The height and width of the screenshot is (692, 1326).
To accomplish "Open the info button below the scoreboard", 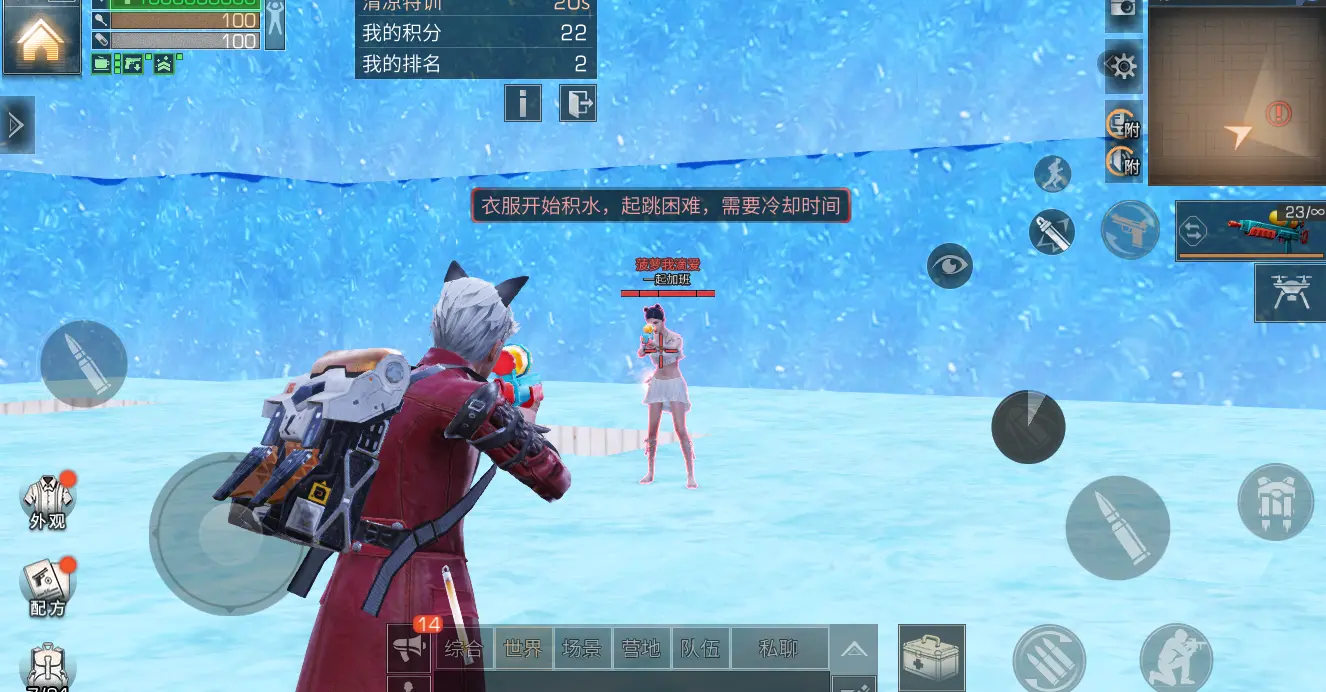I will point(523,102).
